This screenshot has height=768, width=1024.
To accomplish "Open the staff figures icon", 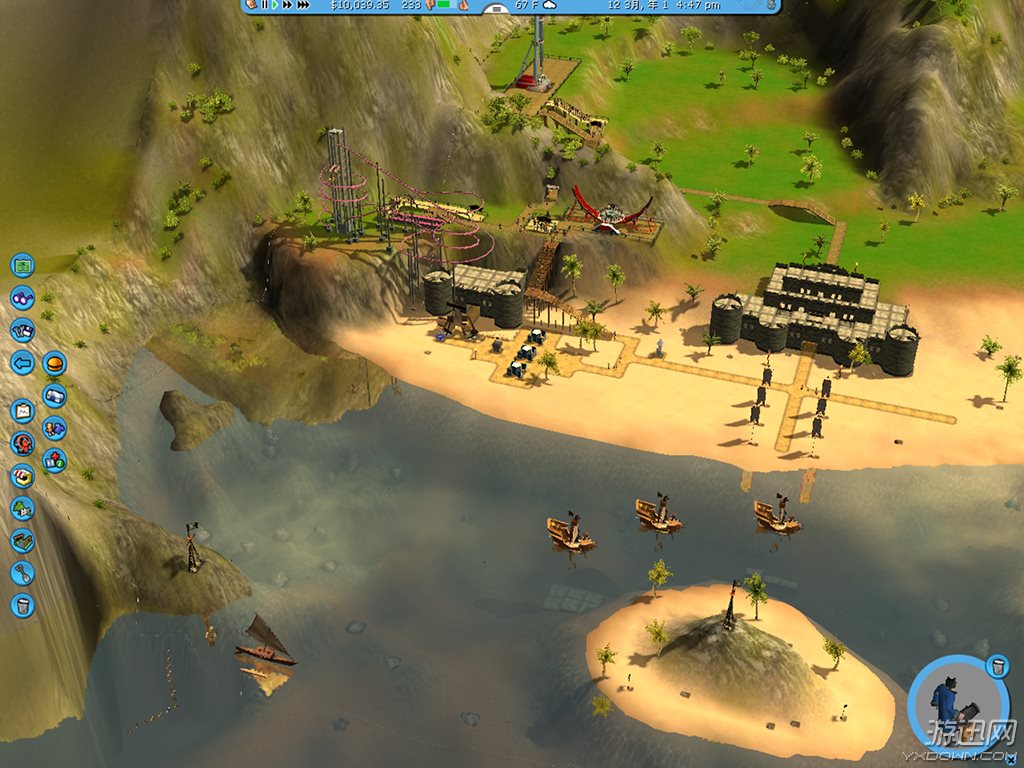I will 54,428.
